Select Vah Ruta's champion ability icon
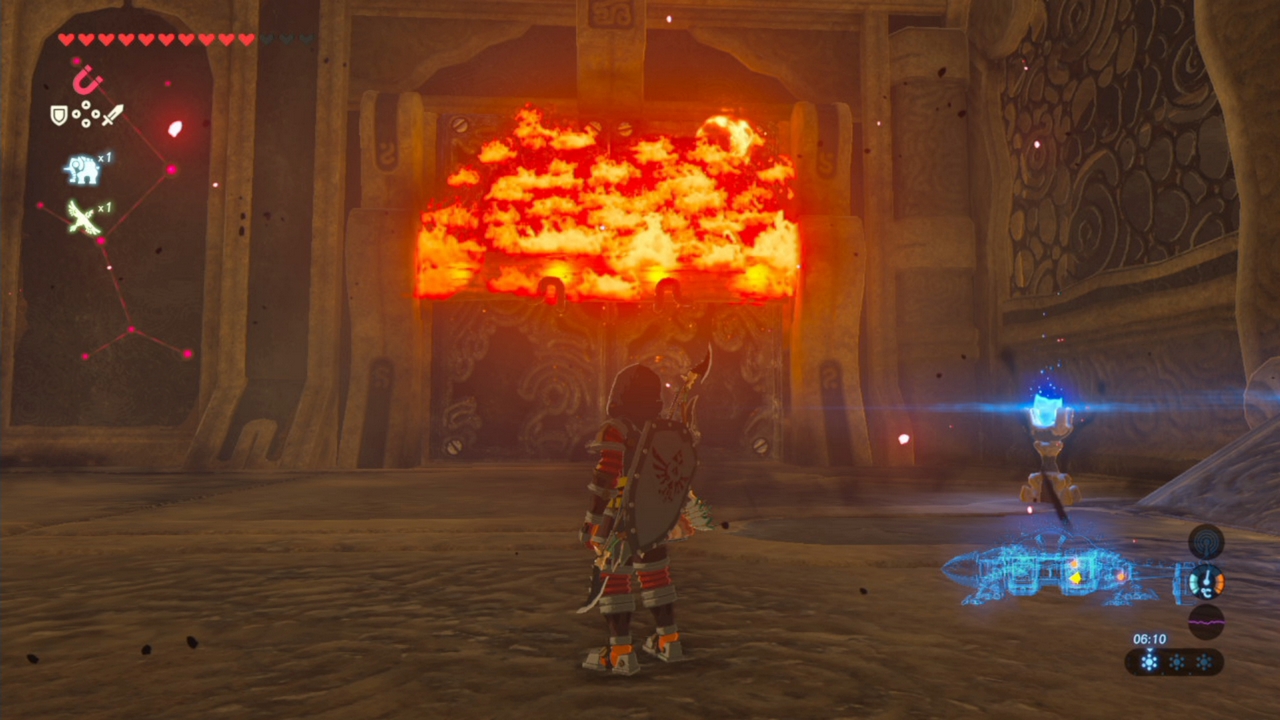Viewport: 1280px width, 720px height. [x=82, y=168]
